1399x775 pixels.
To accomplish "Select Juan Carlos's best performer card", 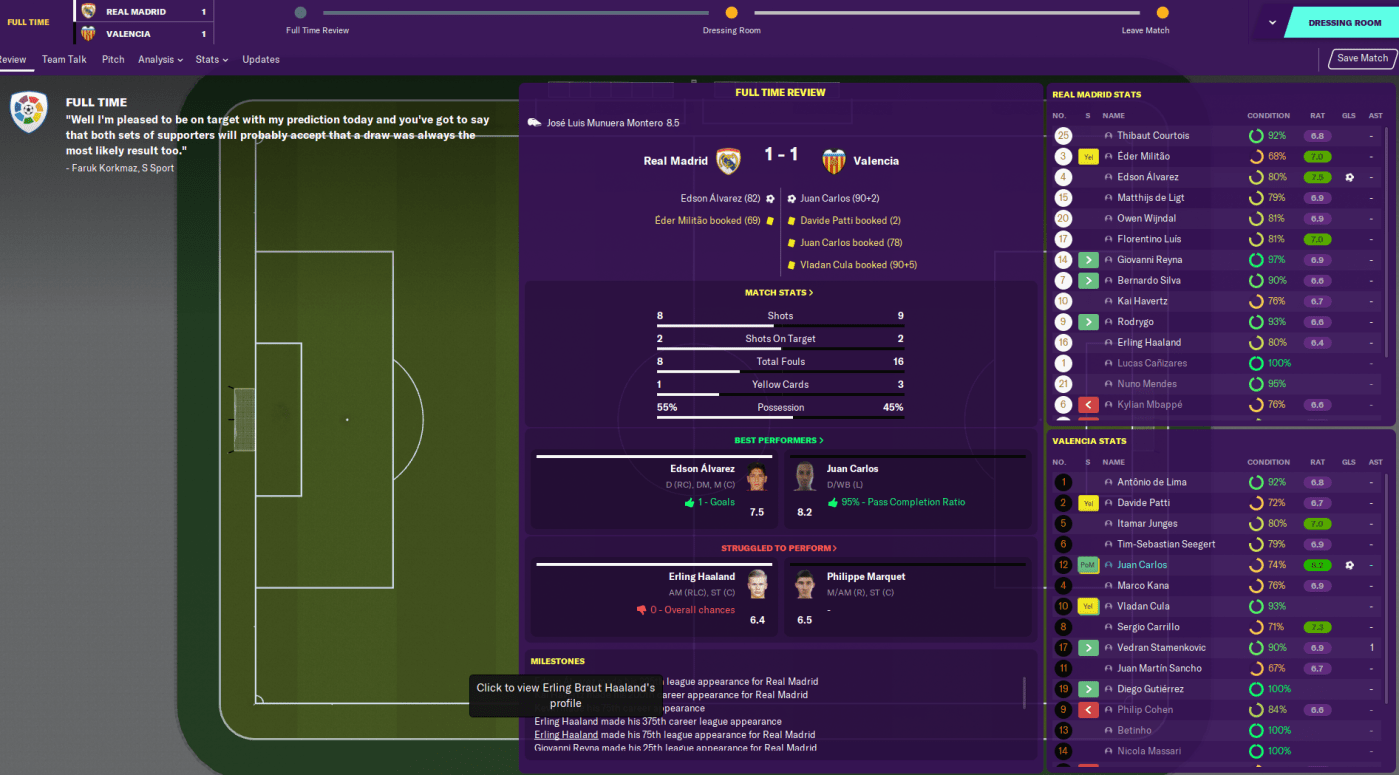I will pos(905,490).
